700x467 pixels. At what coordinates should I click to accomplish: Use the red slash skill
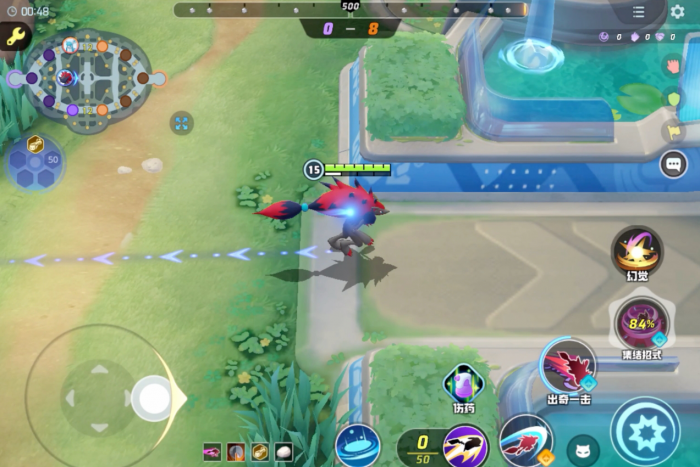(526, 440)
